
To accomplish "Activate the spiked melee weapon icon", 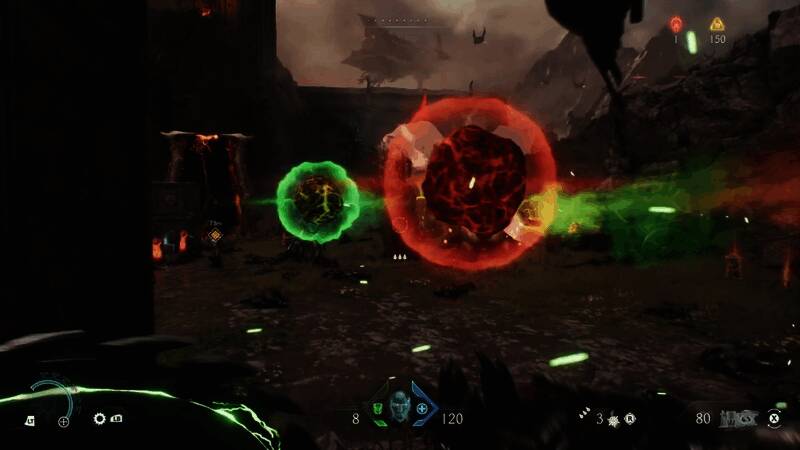I will click(x=615, y=417).
